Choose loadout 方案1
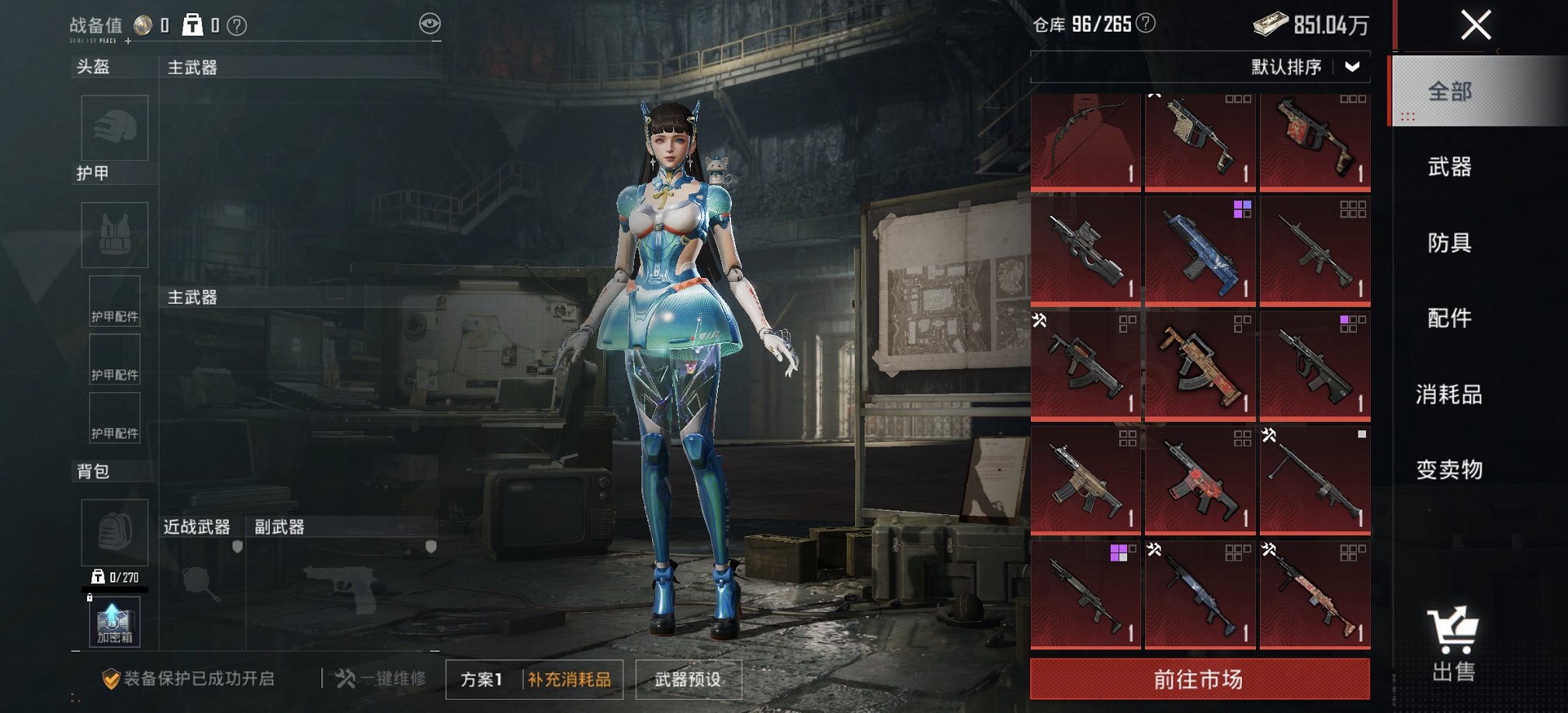The height and width of the screenshot is (713, 1568). point(481,680)
